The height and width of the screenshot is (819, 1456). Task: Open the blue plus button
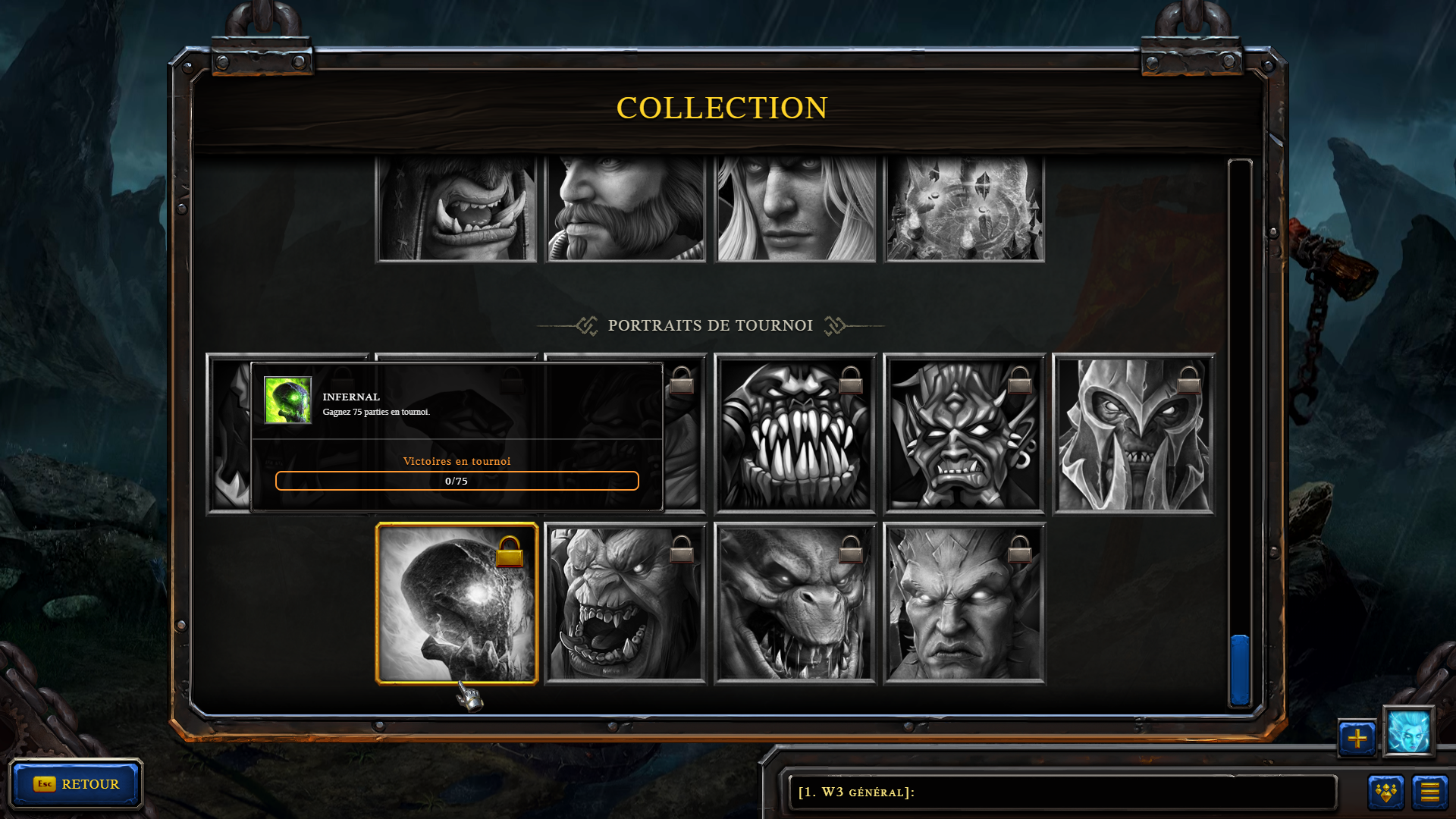coord(1357,738)
